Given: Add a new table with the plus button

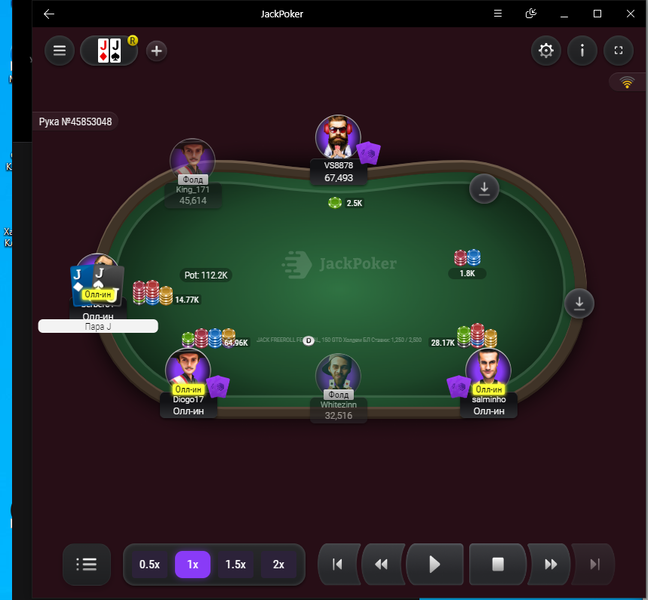Looking at the screenshot, I should pos(157,51).
